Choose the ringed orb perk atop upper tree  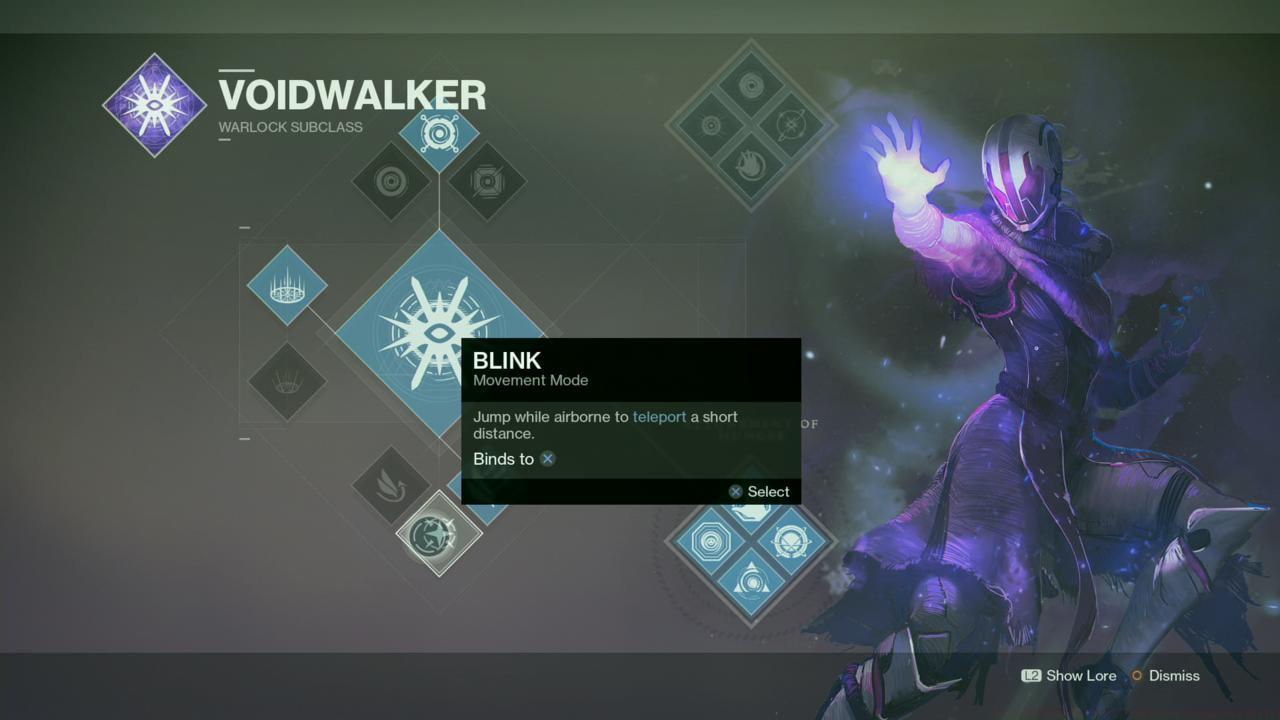751,85
